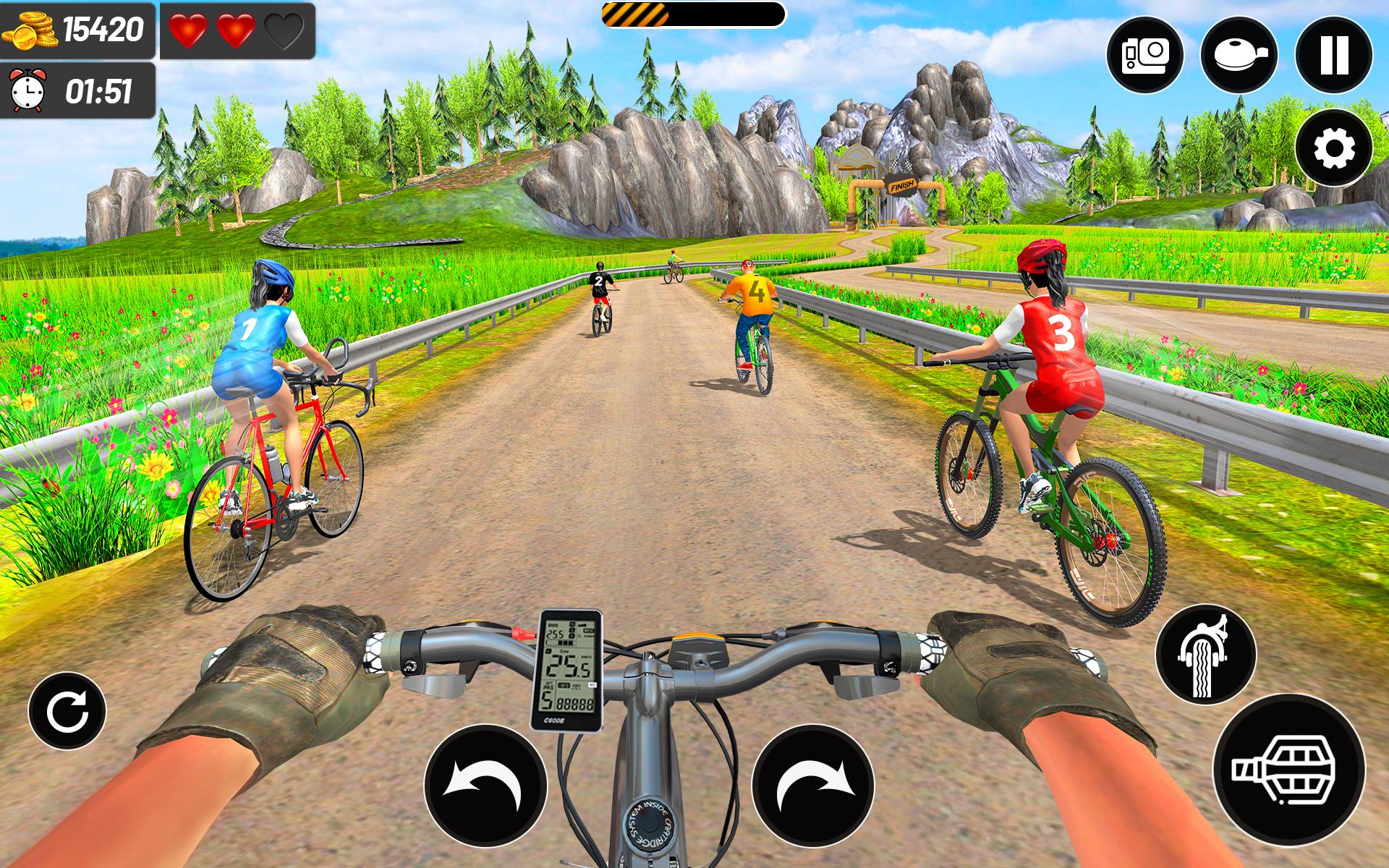Click the gold coins icon

(x=30, y=29)
